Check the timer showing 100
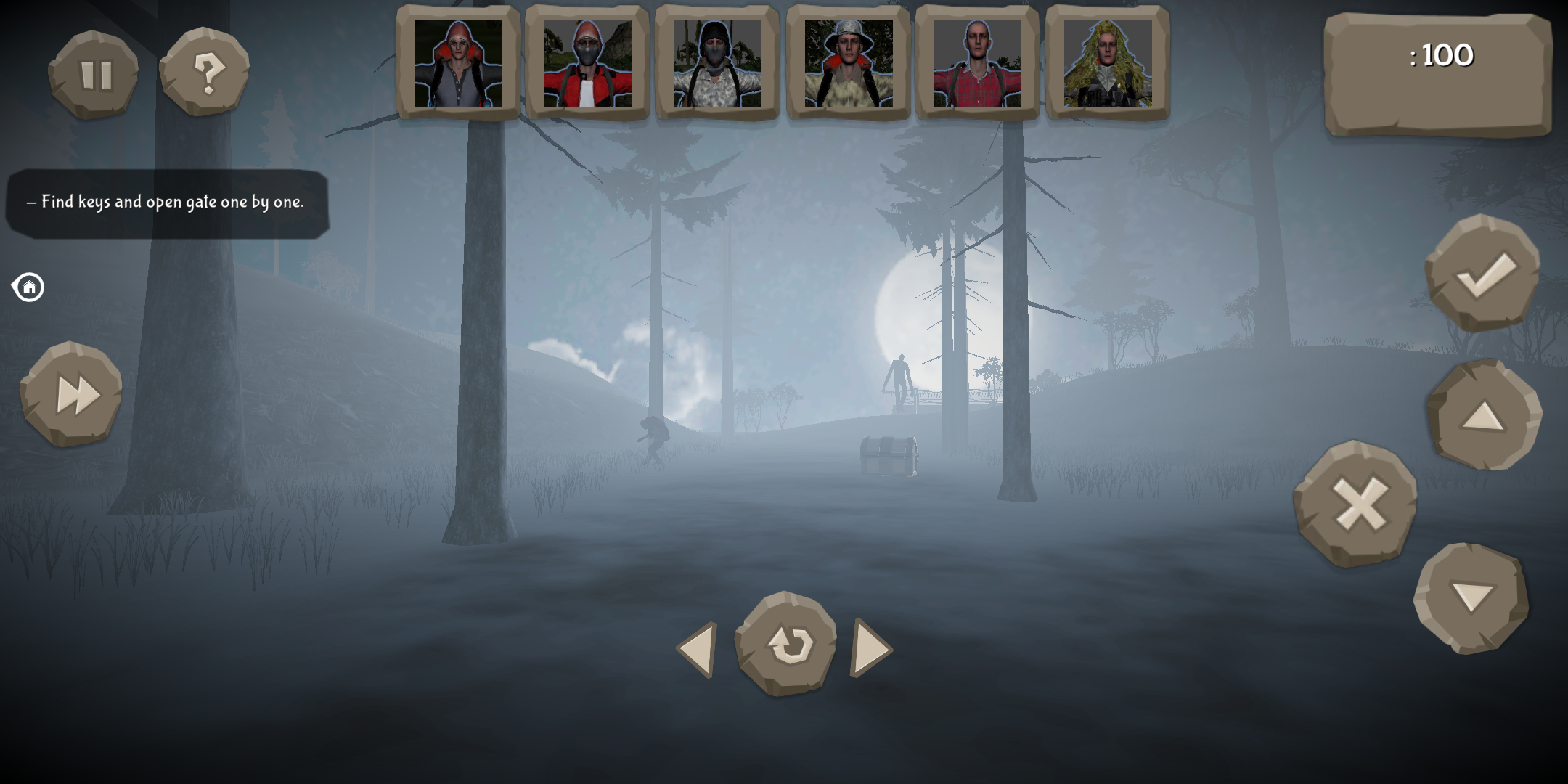 coord(1441,56)
